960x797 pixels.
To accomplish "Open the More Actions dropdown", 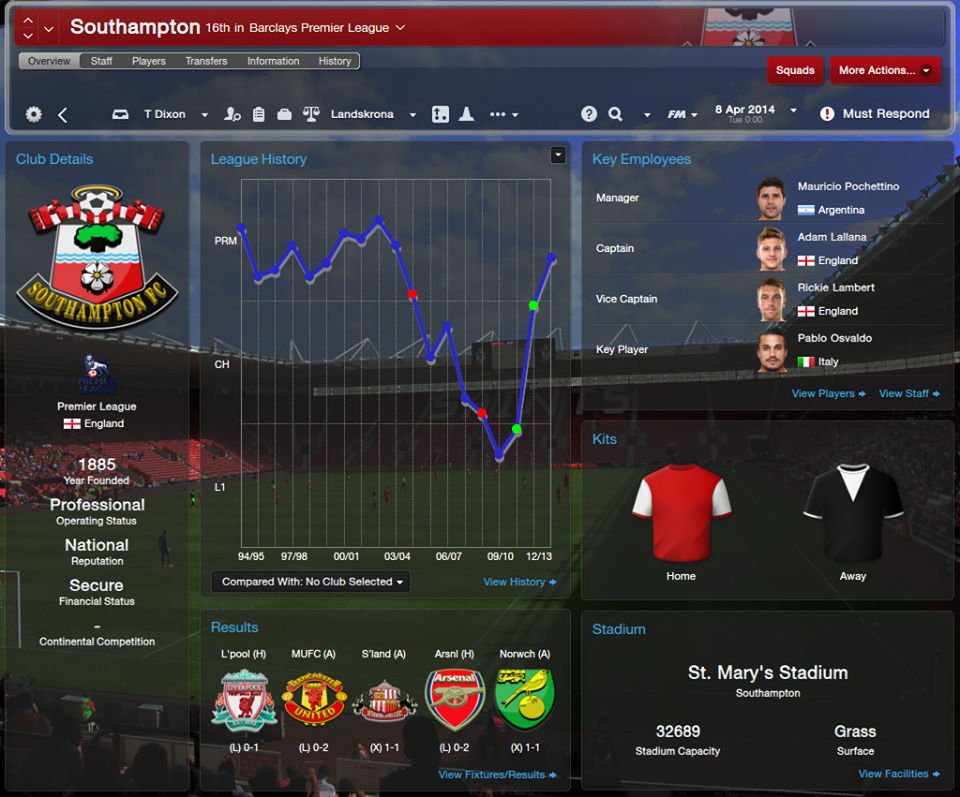I will [884, 70].
